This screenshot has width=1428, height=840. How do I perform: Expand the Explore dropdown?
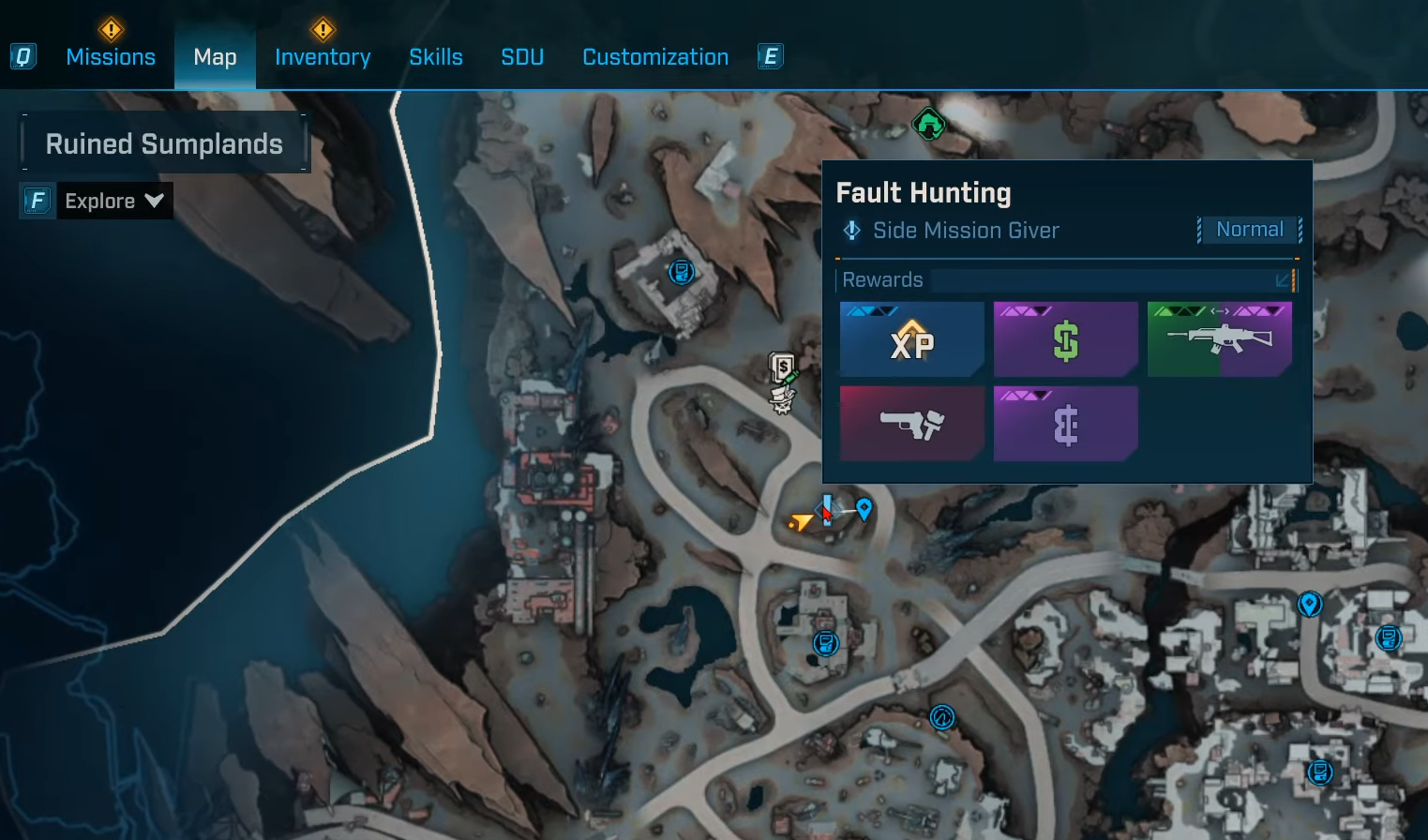tap(113, 201)
